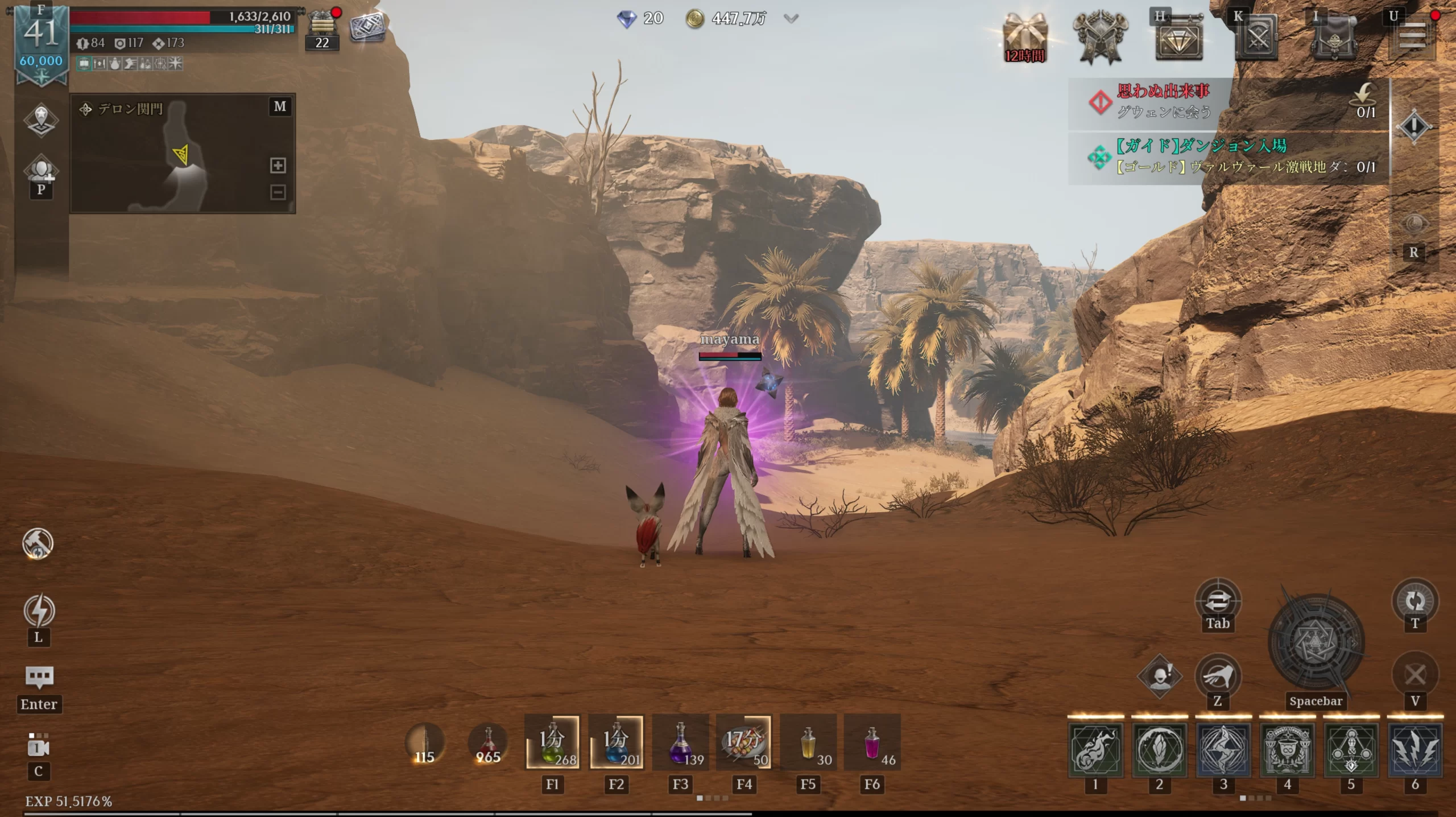Screen dimensions: 1456x817
Task: Open the gift box reward with 12時間 timer
Action: click(1024, 39)
